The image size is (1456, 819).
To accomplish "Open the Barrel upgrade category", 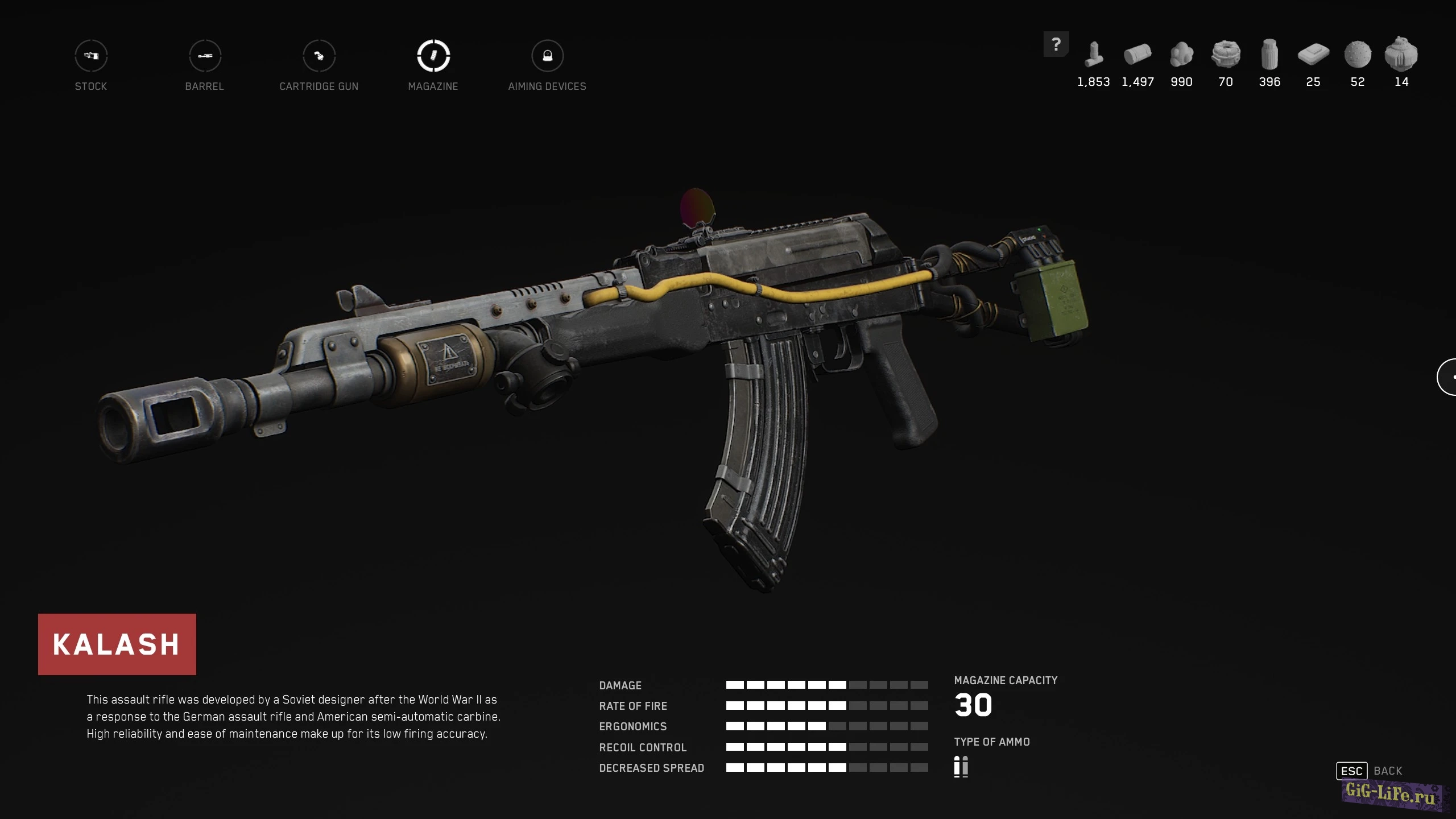I will (205, 56).
